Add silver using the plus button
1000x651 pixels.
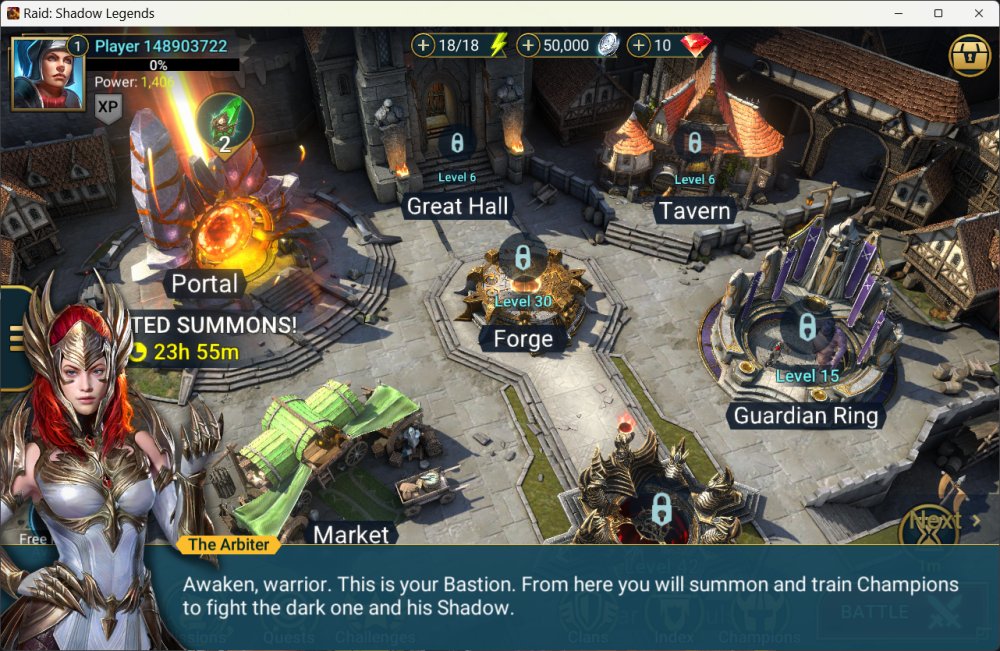[x=529, y=46]
